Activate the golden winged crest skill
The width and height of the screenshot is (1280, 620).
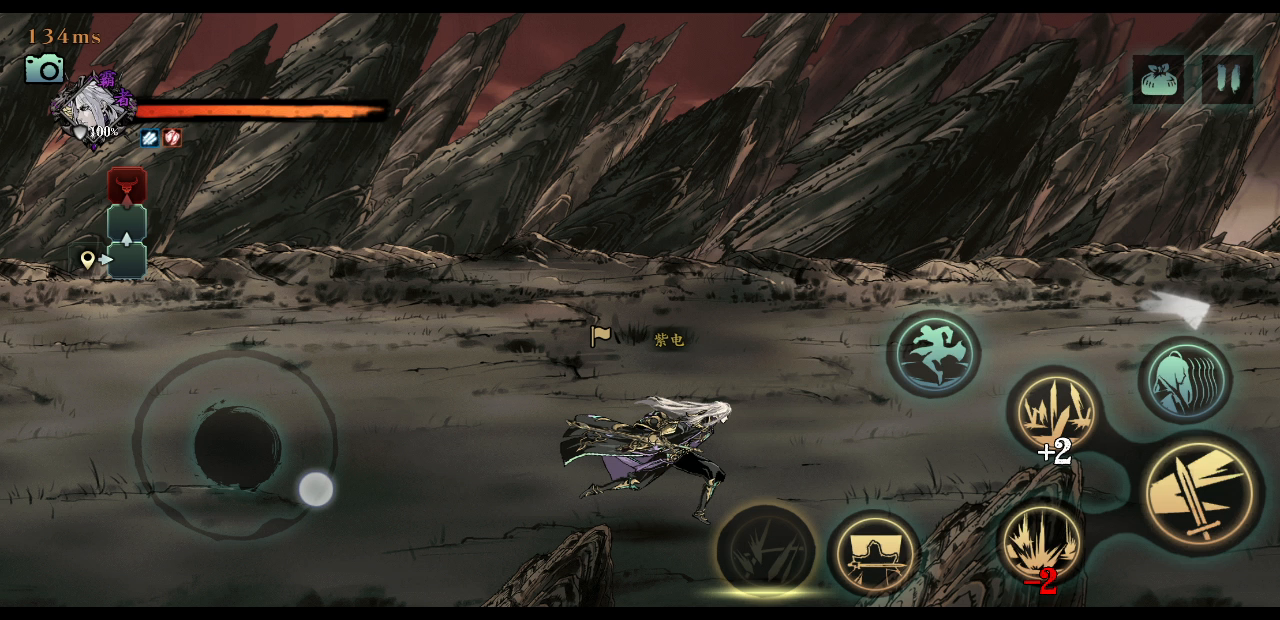(874, 553)
